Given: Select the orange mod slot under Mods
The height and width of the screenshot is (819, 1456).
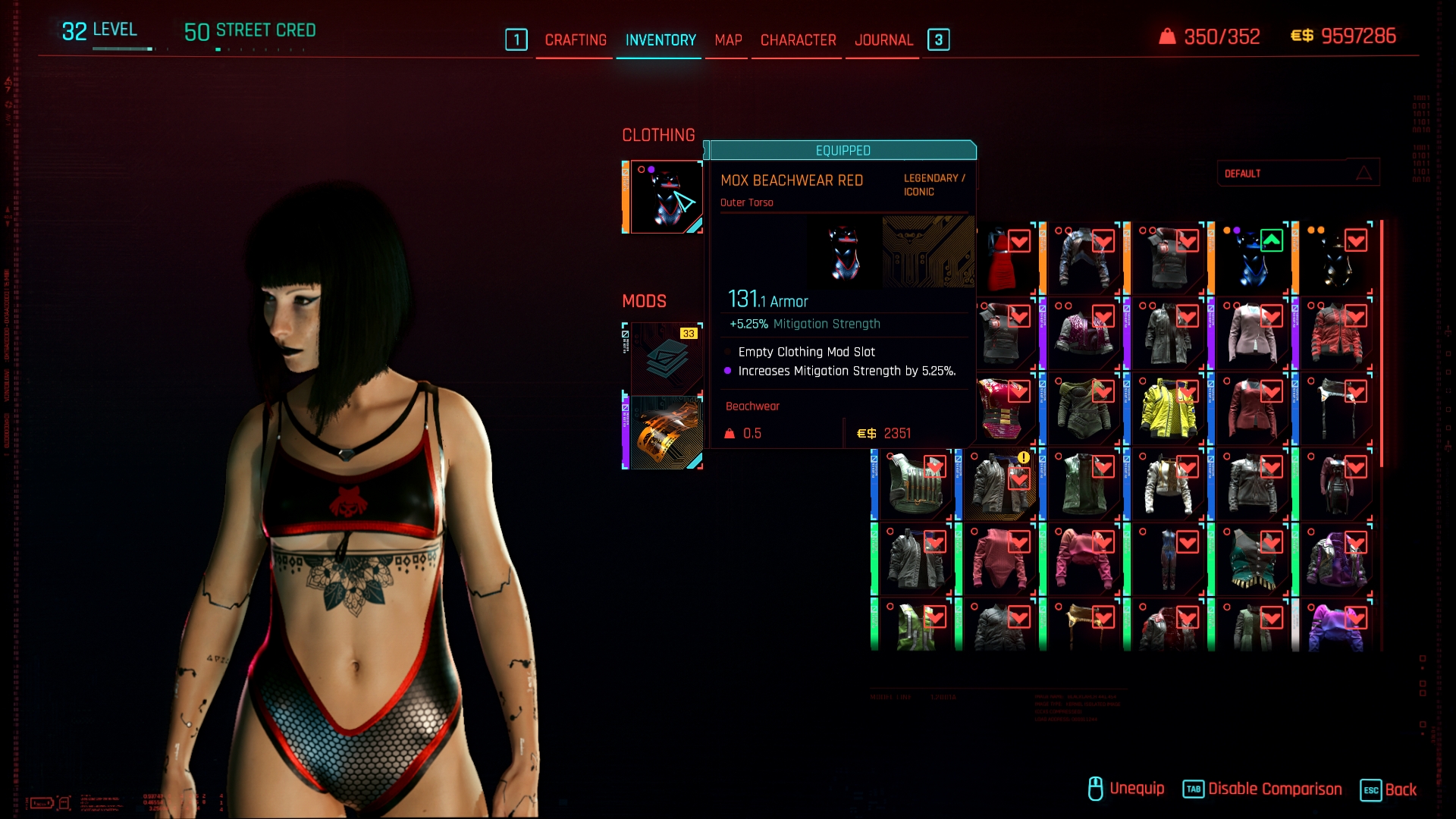Looking at the screenshot, I should click(665, 432).
